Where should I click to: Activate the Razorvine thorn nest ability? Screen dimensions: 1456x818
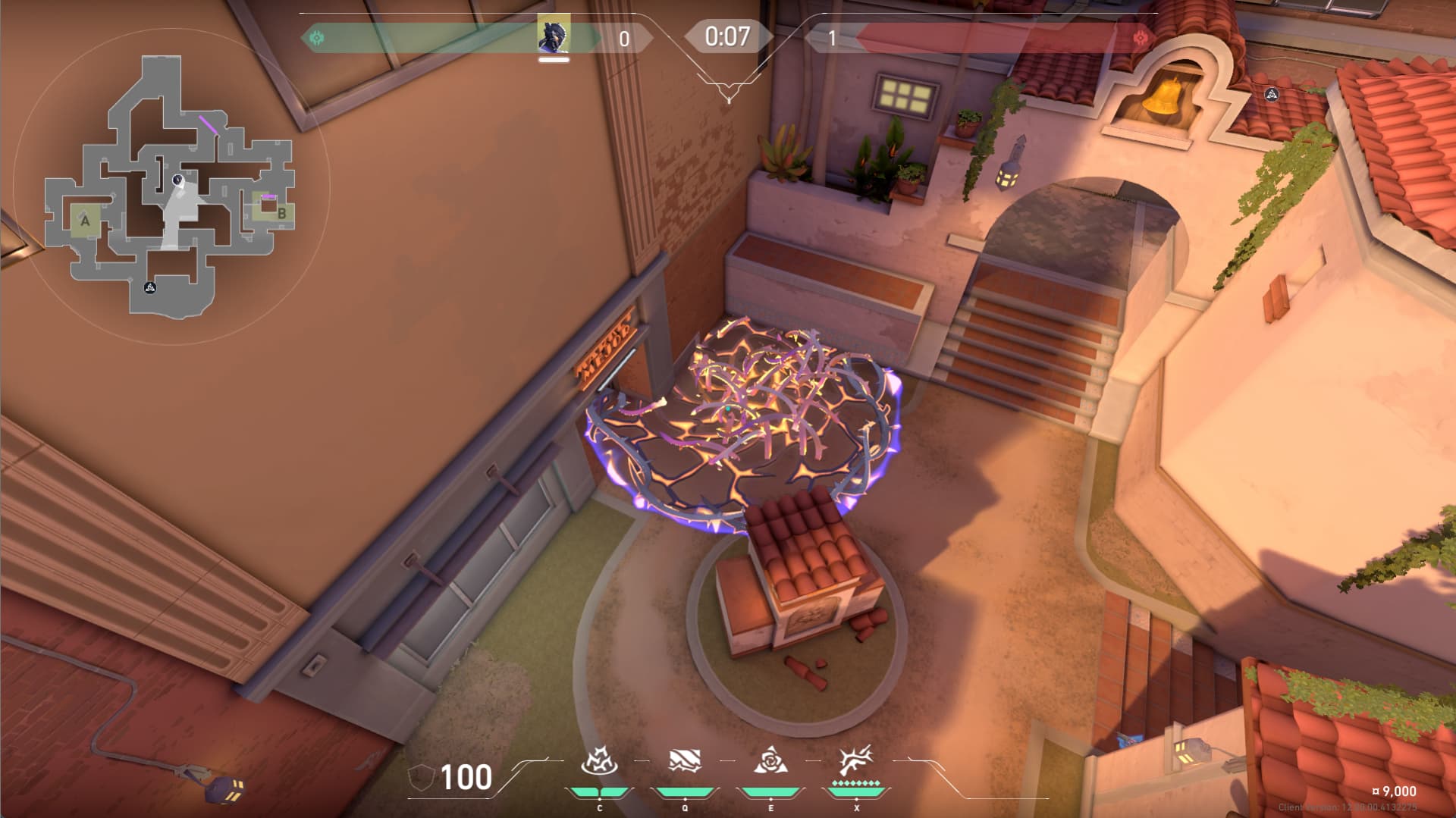599,761
